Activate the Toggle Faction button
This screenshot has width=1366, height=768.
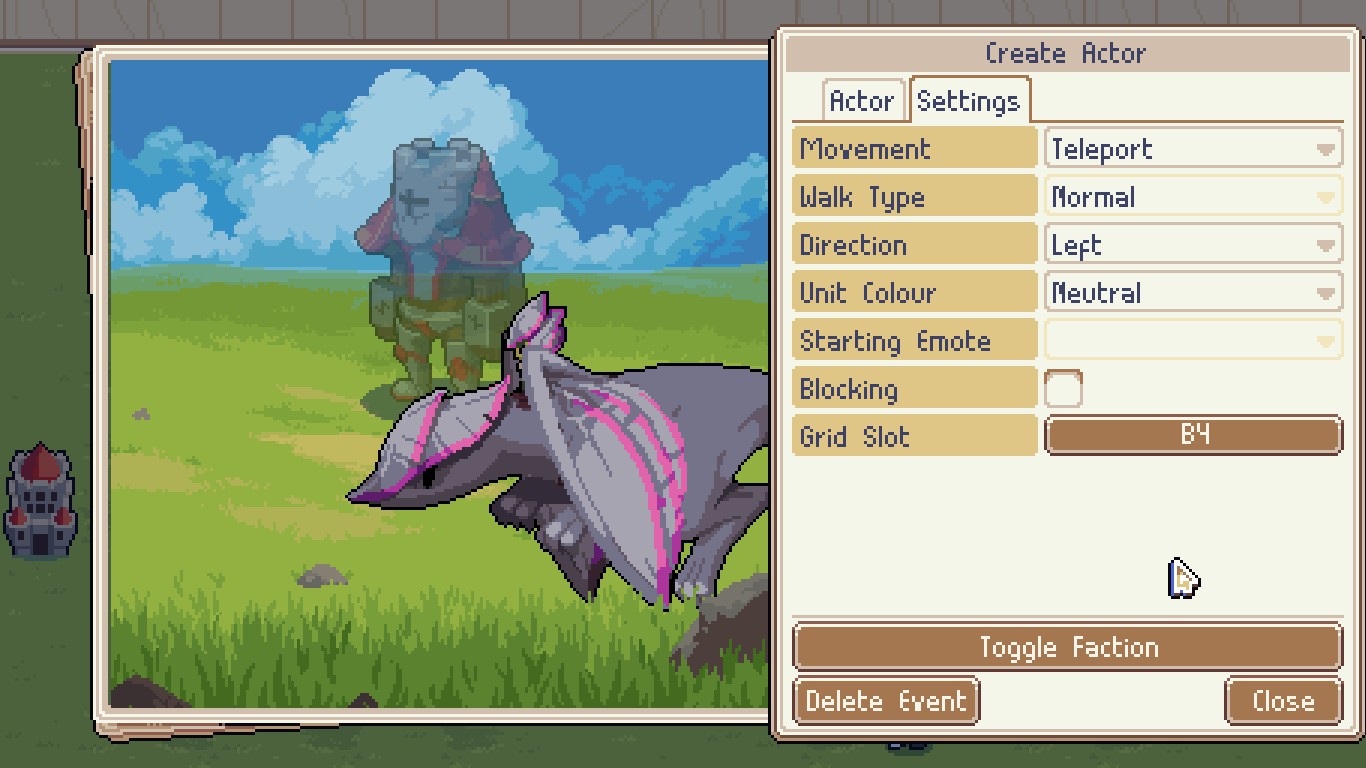(x=1067, y=648)
